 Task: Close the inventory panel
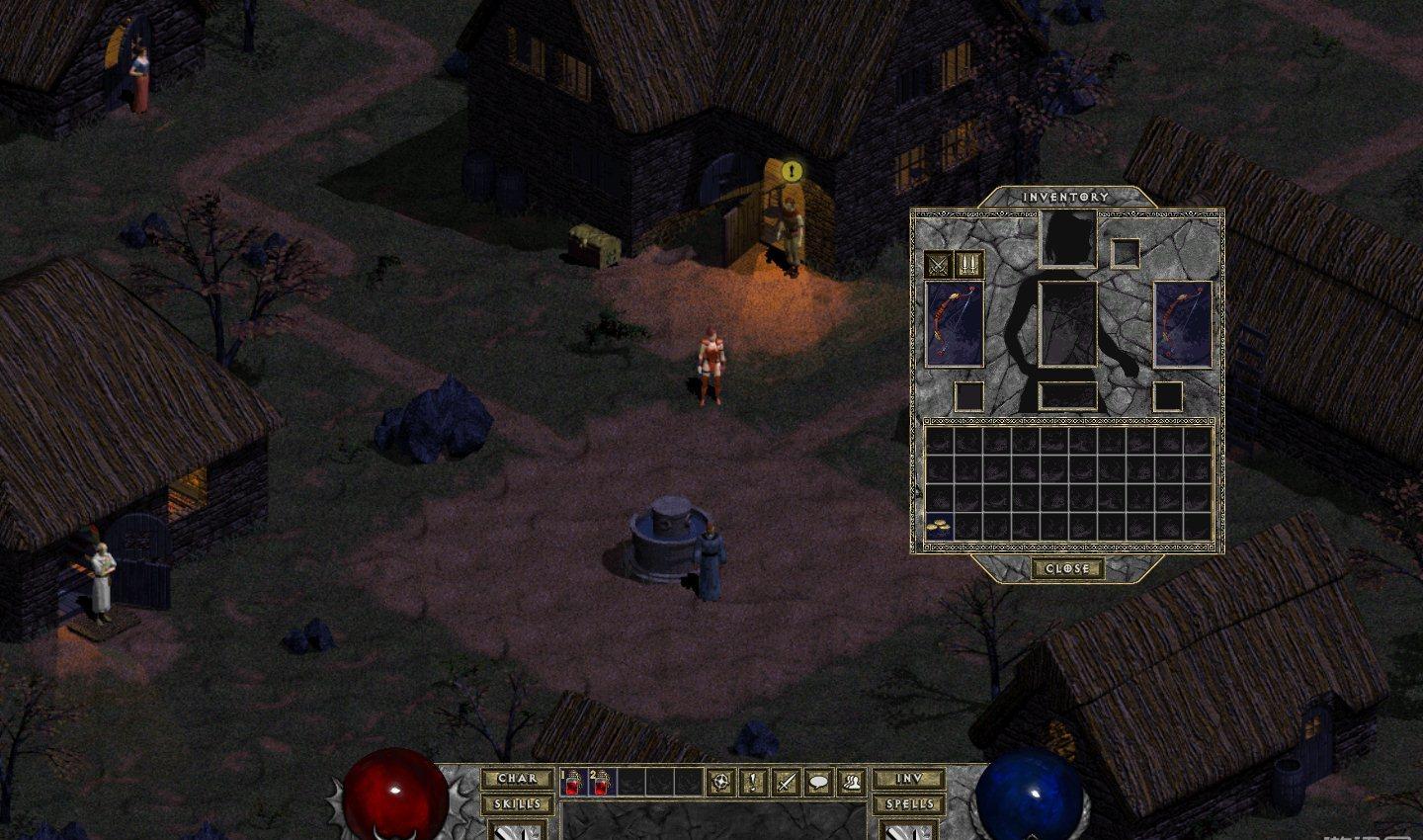(1067, 569)
